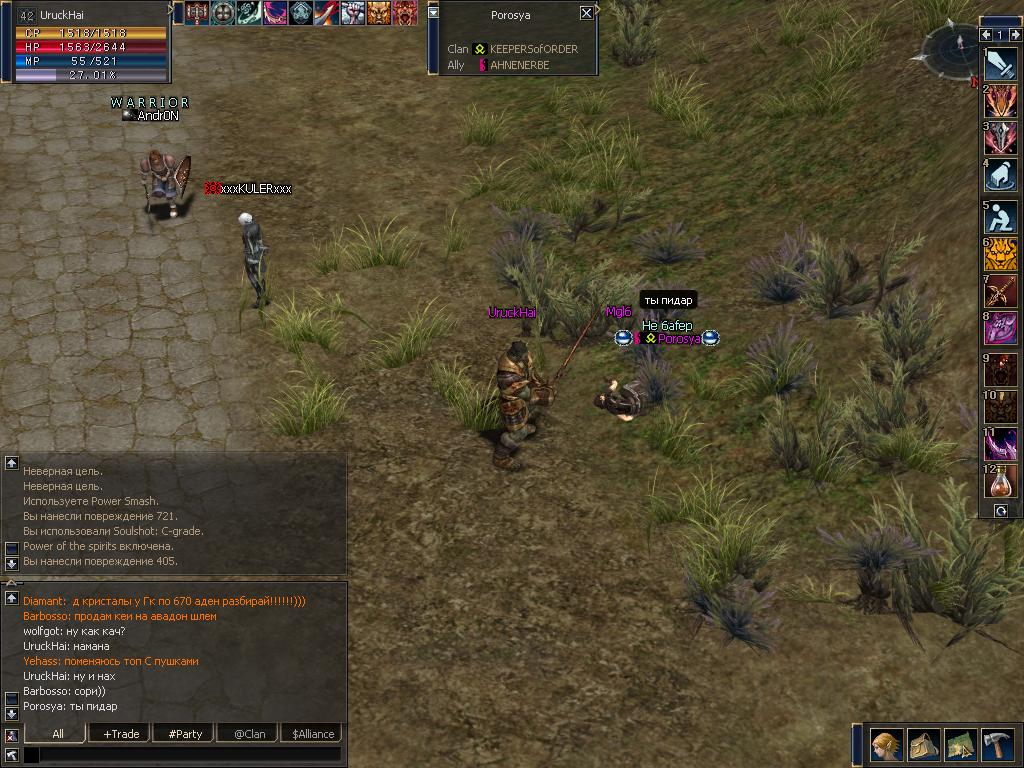Close the Porosya target window
This screenshot has width=1024, height=768.
click(586, 14)
